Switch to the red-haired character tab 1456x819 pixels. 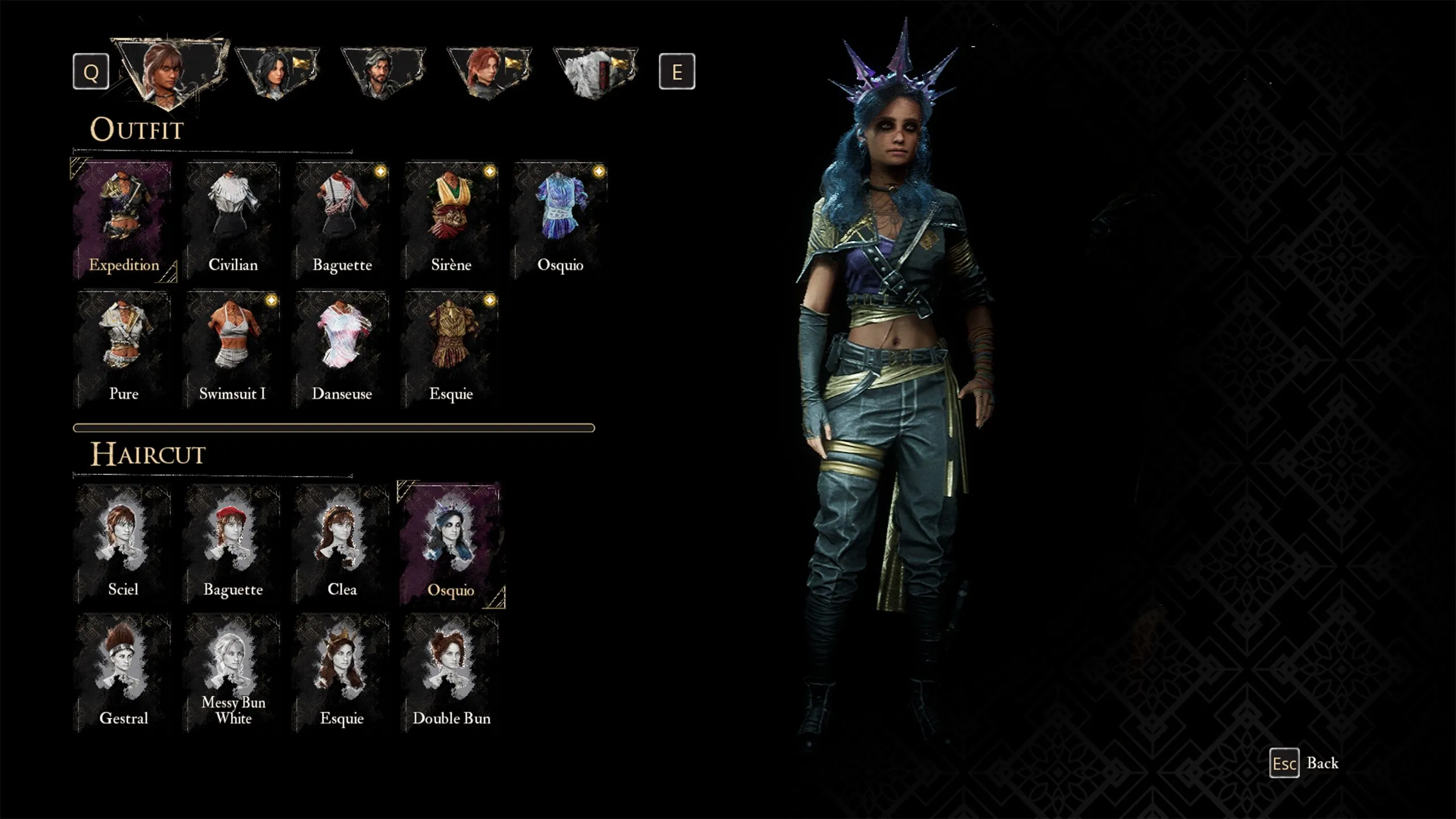pos(489,72)
